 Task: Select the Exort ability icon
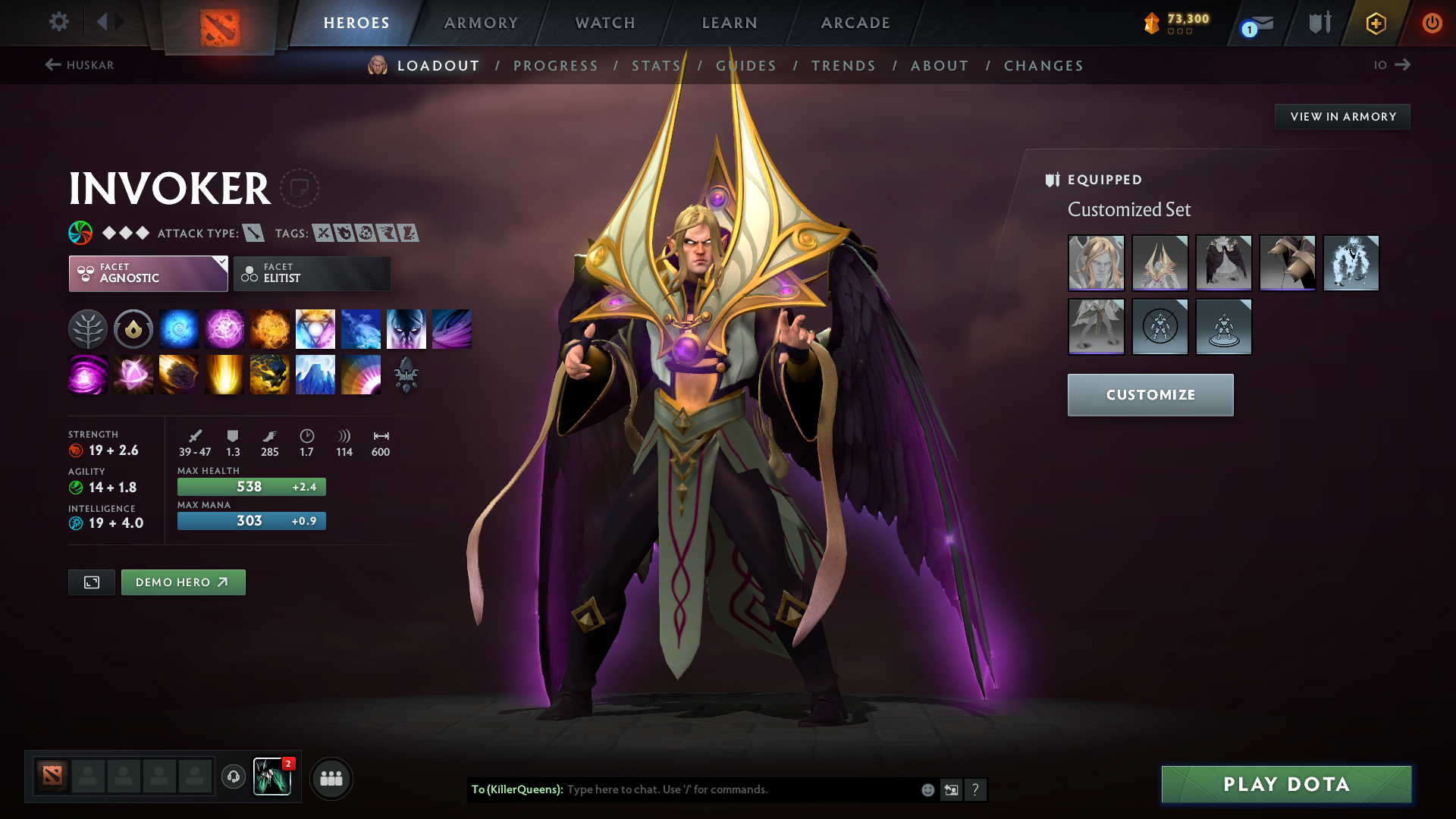click(270, 328)
